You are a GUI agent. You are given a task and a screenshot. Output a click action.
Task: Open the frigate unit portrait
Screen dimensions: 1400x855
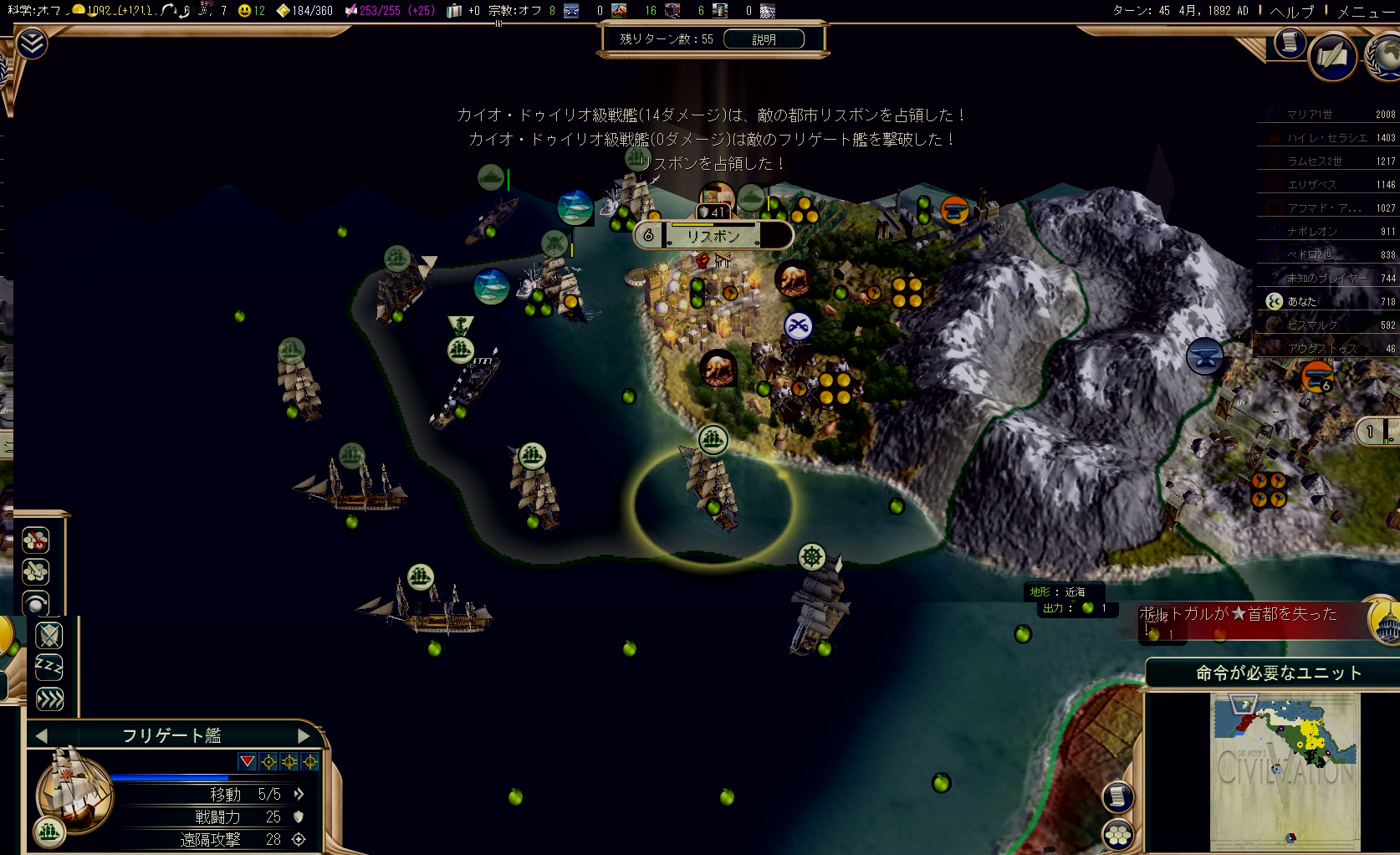(74, 789)
